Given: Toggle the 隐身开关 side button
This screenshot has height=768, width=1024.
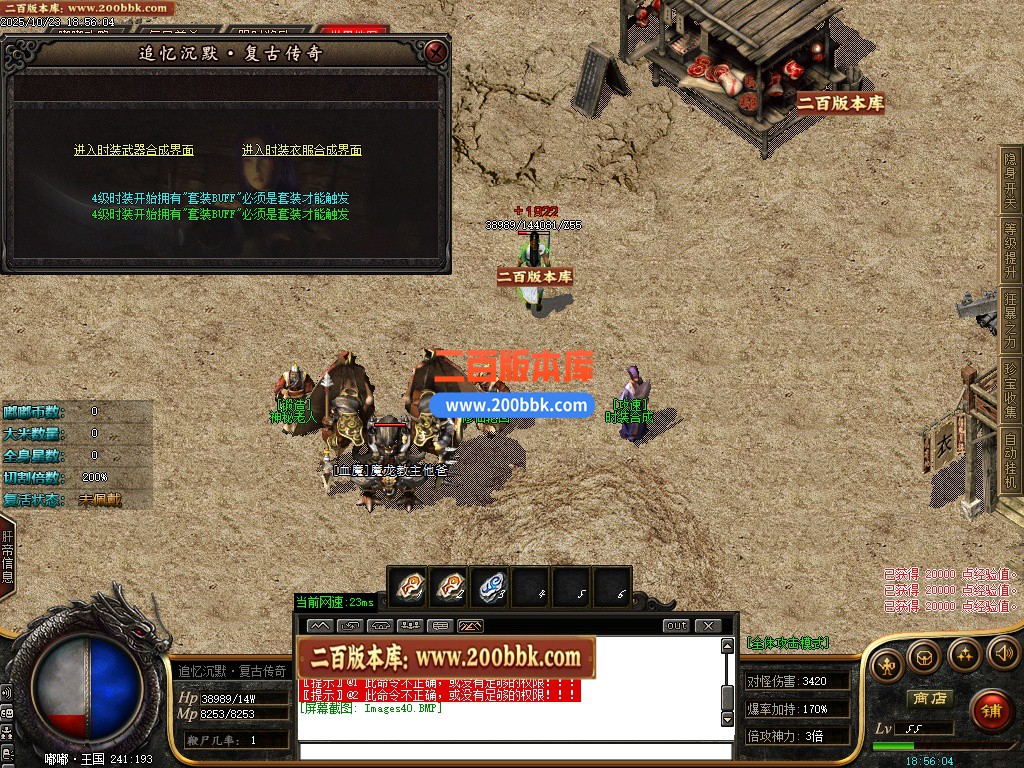Looking at the screenshot, I should coord(1010,181).
